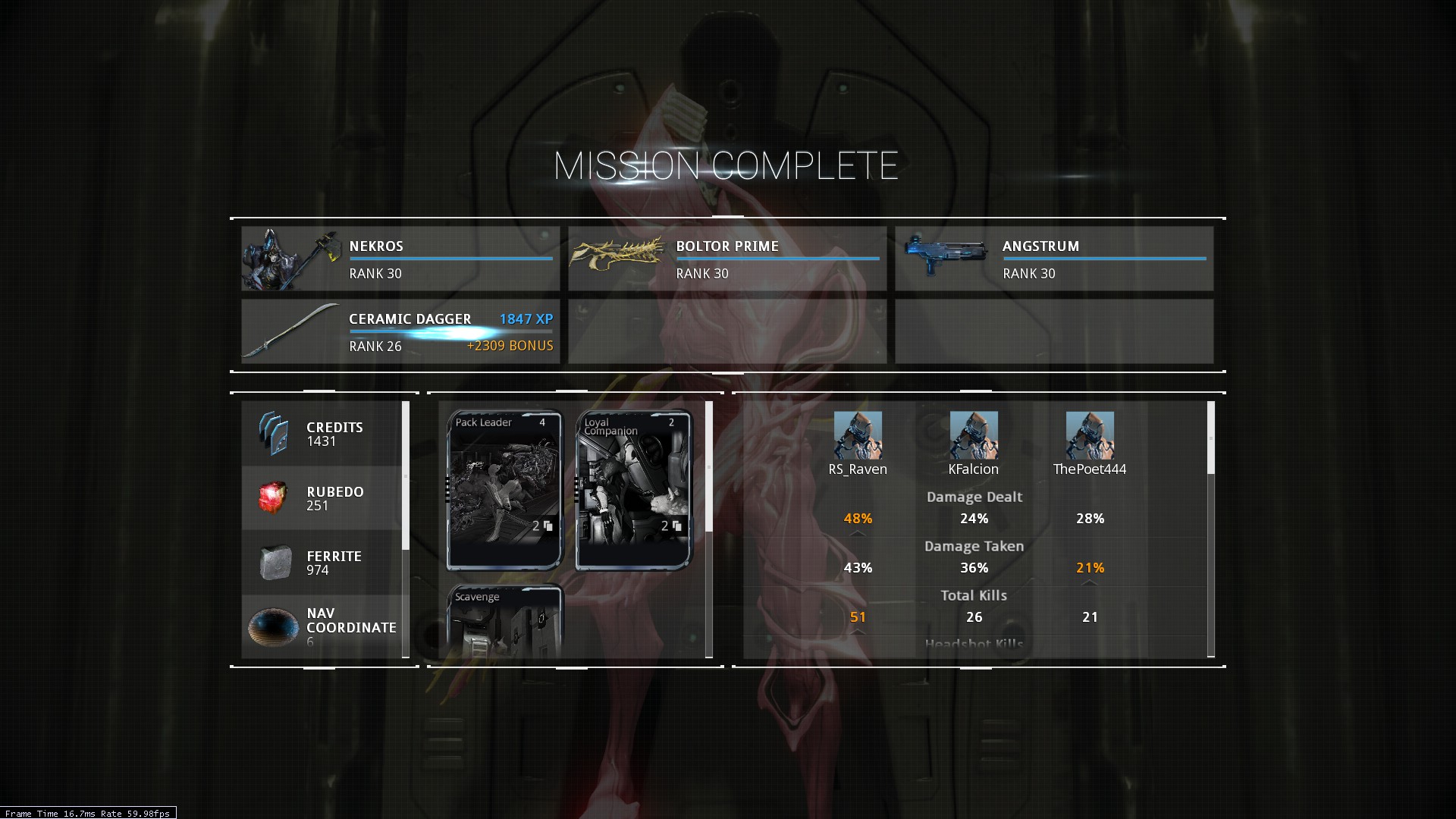The height and width of the screenshot is (819, 1456).
Task: Click the Credits reward row
Action: click(322, 434)
